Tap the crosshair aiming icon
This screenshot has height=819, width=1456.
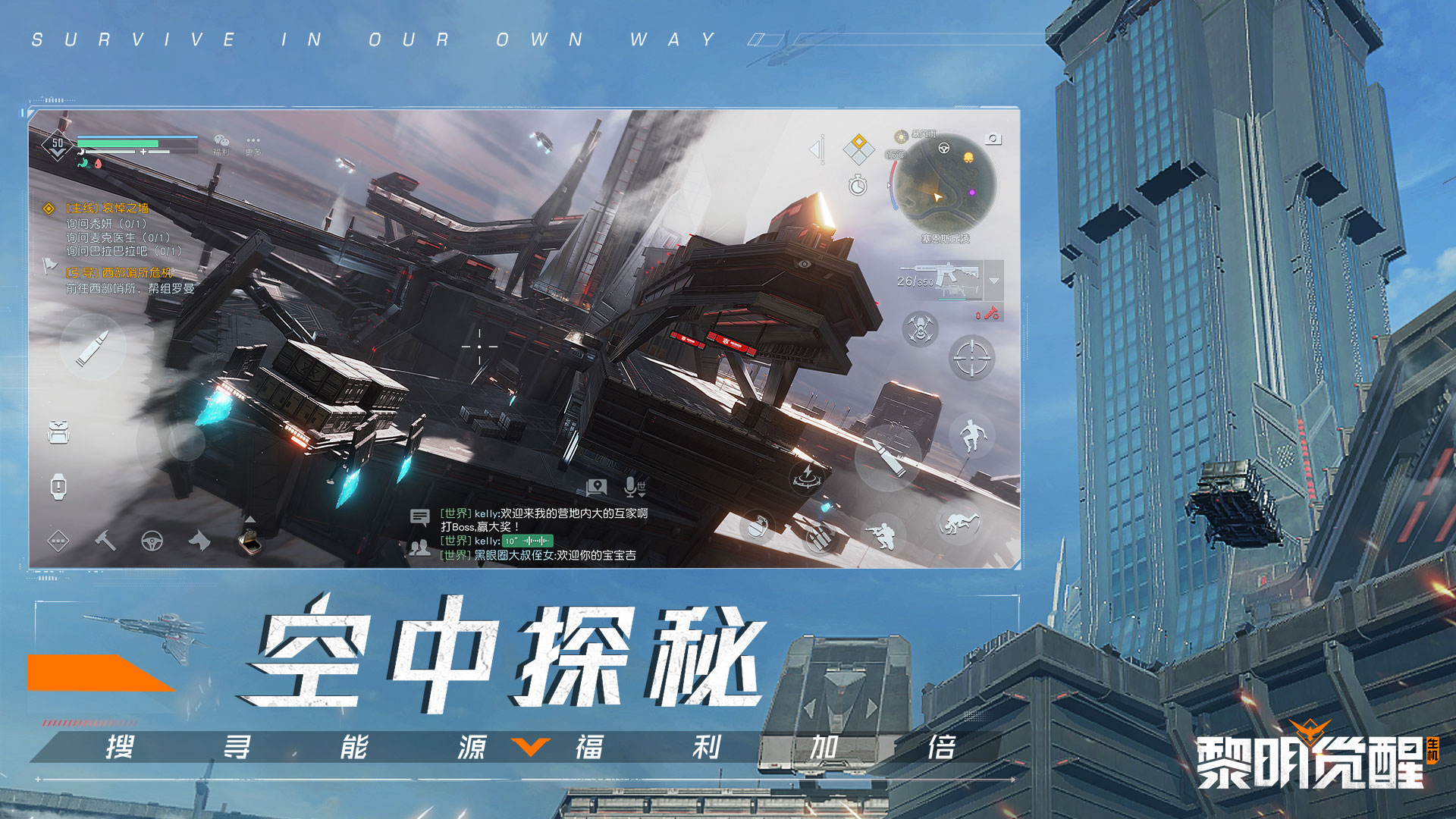(971, 358)
